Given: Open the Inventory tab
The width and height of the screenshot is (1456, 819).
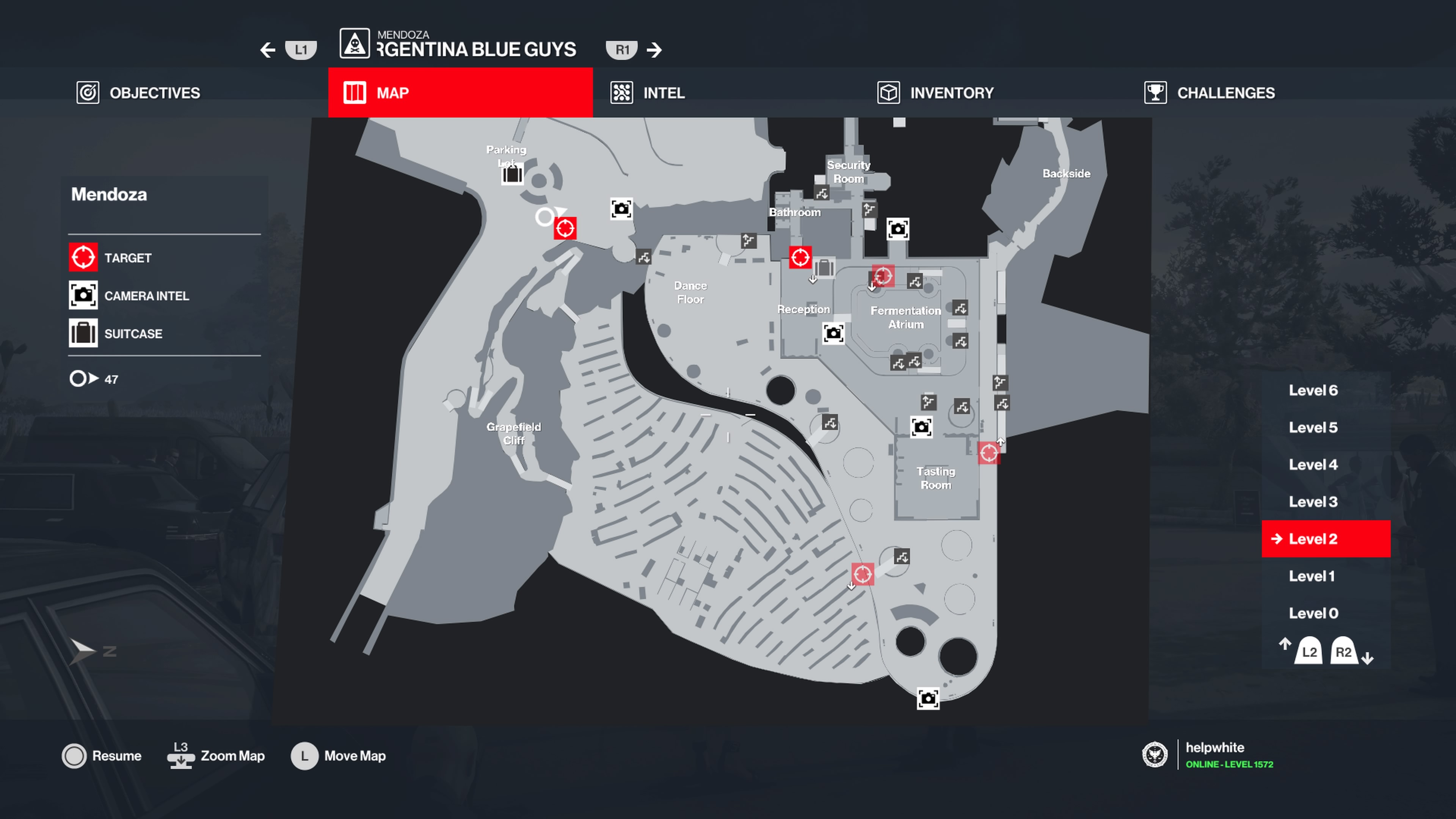Looking at the screenshot, I should [x=935, y=93].
